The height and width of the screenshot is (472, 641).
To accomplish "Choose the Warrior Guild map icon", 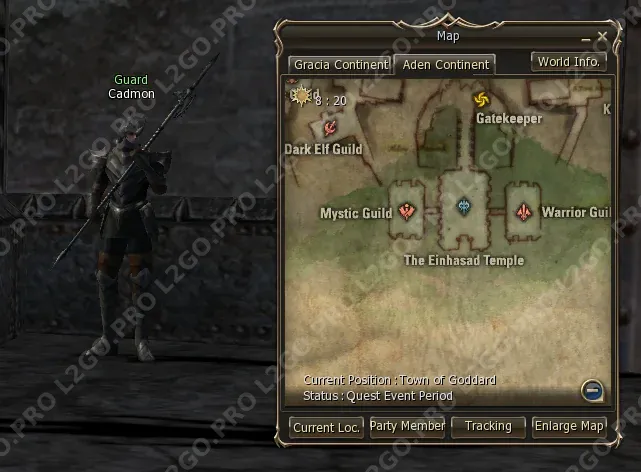I will tap(524, 212).
